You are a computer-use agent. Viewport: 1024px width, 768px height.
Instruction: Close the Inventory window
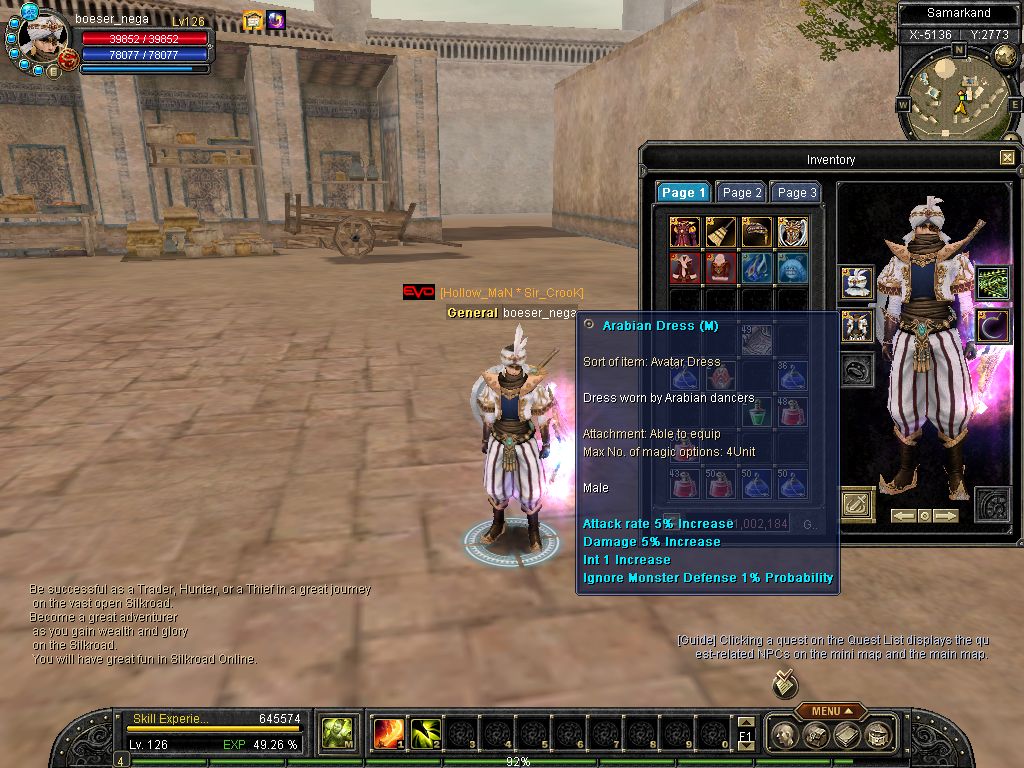pos(1007,158)
